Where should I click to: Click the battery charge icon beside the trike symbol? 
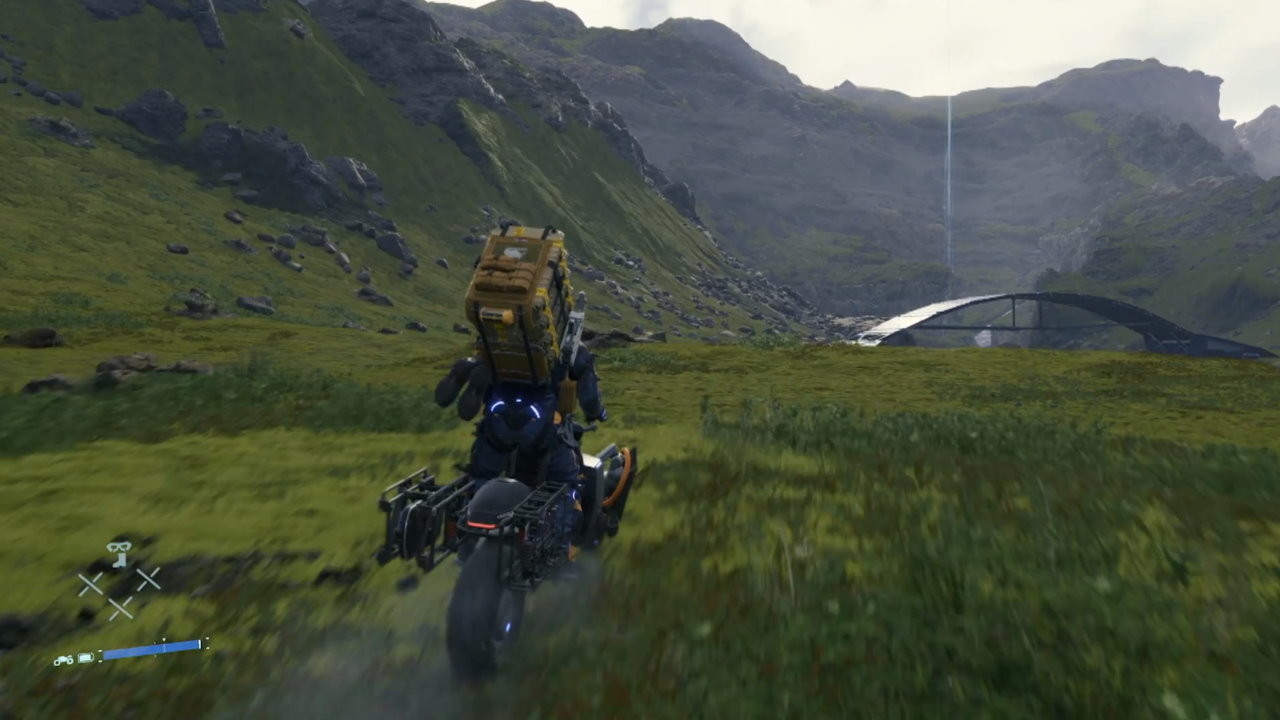(84, 657)
